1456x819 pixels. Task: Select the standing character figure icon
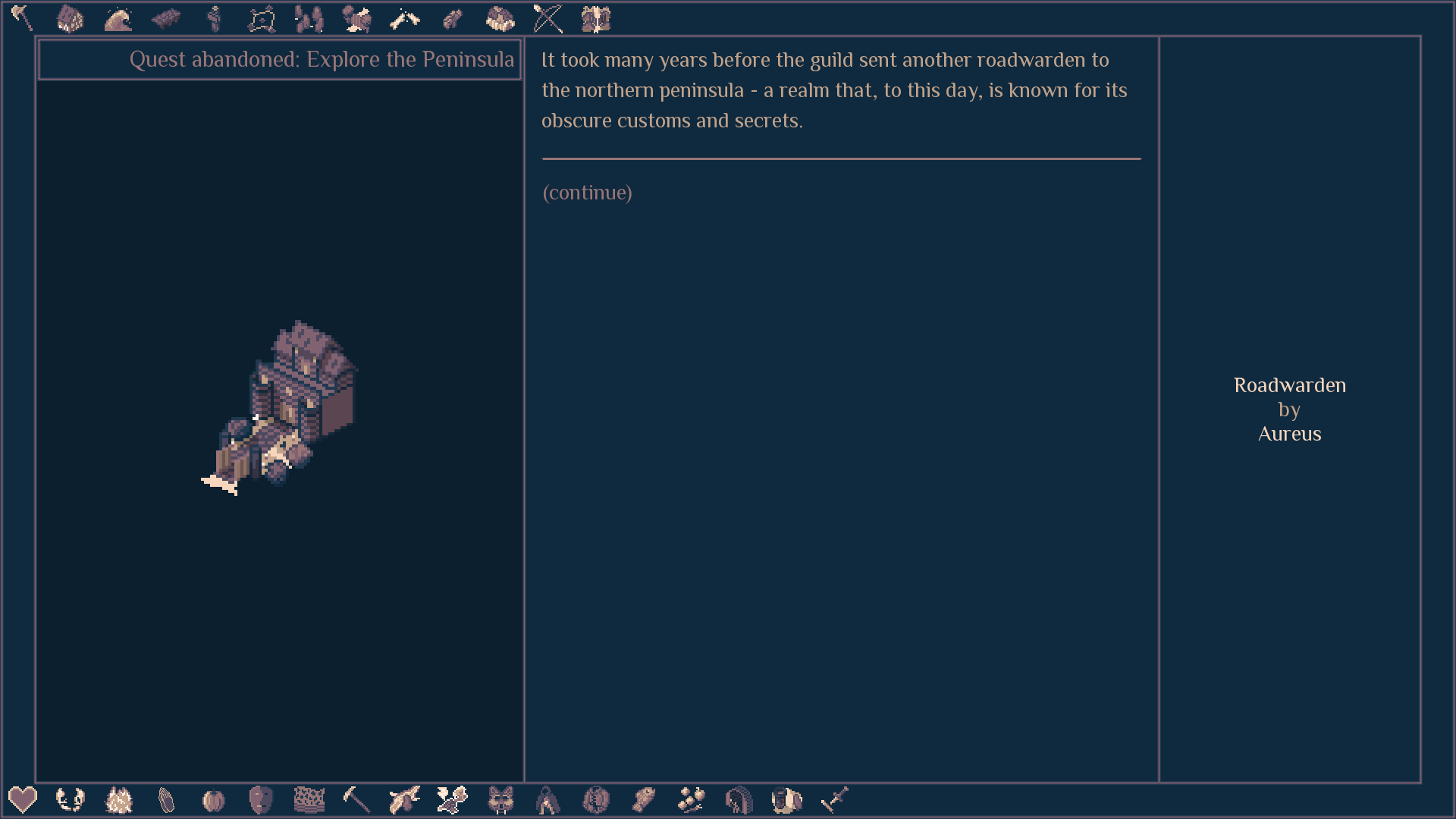pyautogui.click(x=213, y=19)
